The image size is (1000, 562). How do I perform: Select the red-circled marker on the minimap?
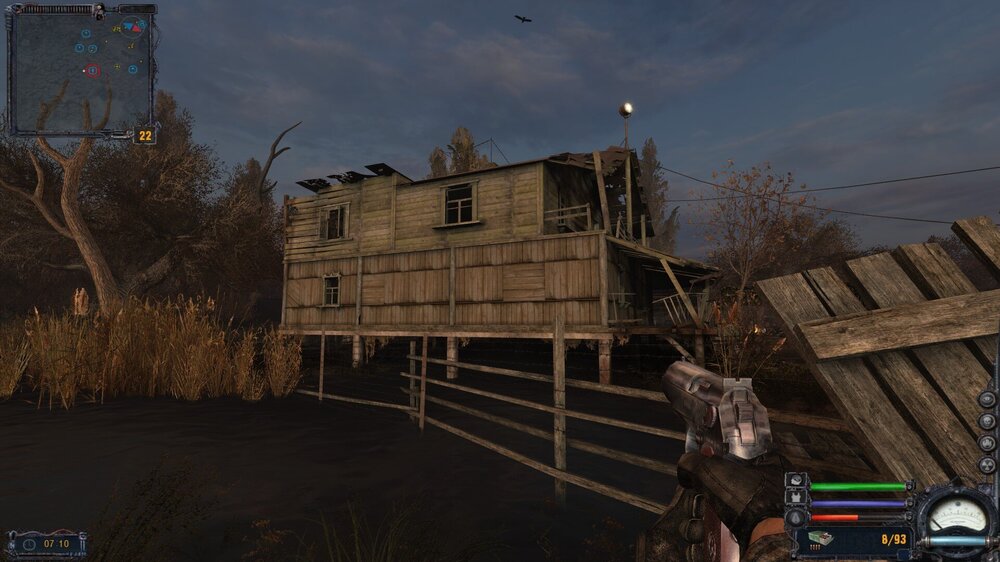tap(93, 70)
